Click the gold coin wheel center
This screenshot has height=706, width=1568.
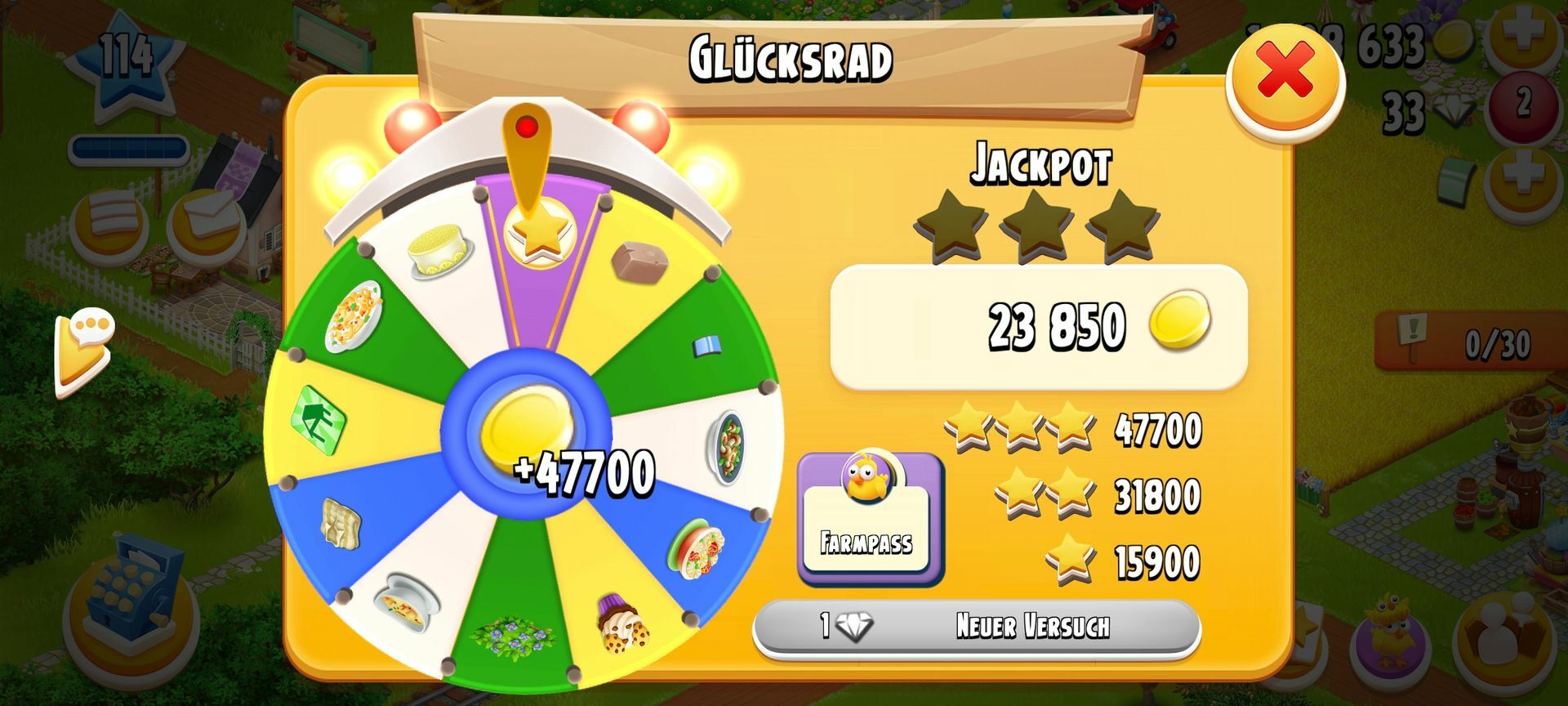pos(525,428)
